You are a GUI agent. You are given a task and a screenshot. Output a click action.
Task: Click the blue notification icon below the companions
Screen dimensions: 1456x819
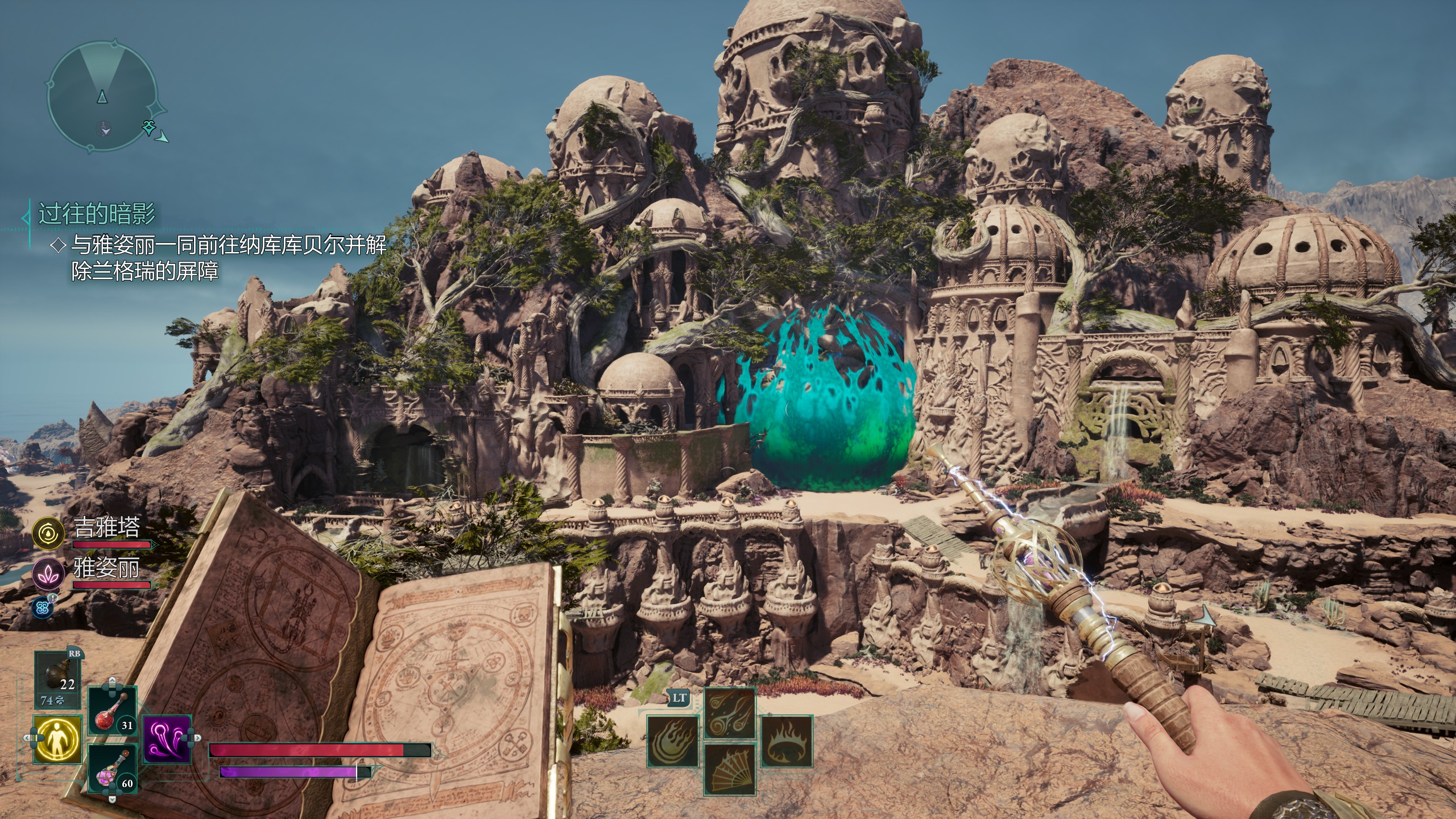[x=43, y=607]
